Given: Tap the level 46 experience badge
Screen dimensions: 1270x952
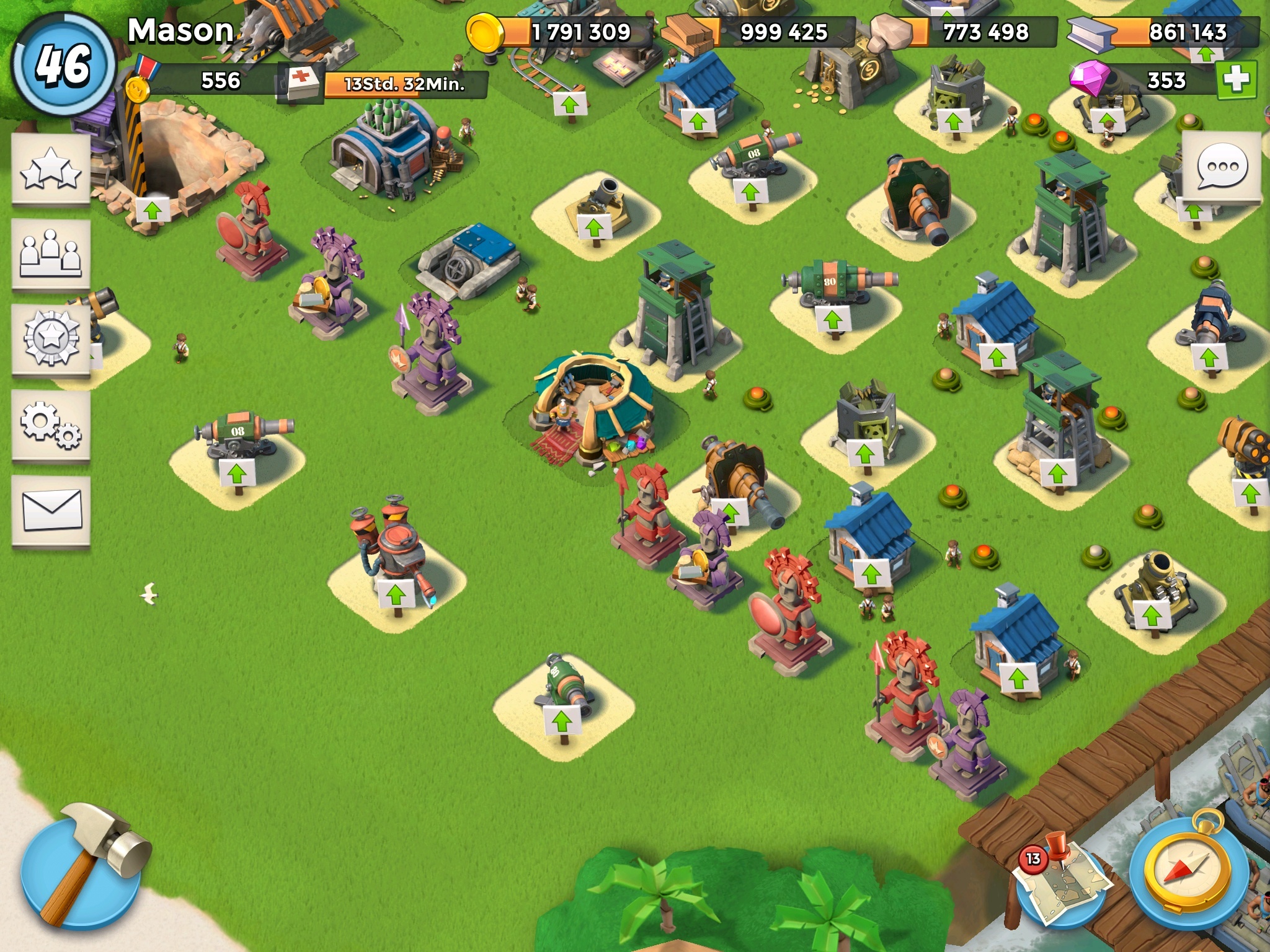Looking at the screenshot, I should click(x=63, y=65).
